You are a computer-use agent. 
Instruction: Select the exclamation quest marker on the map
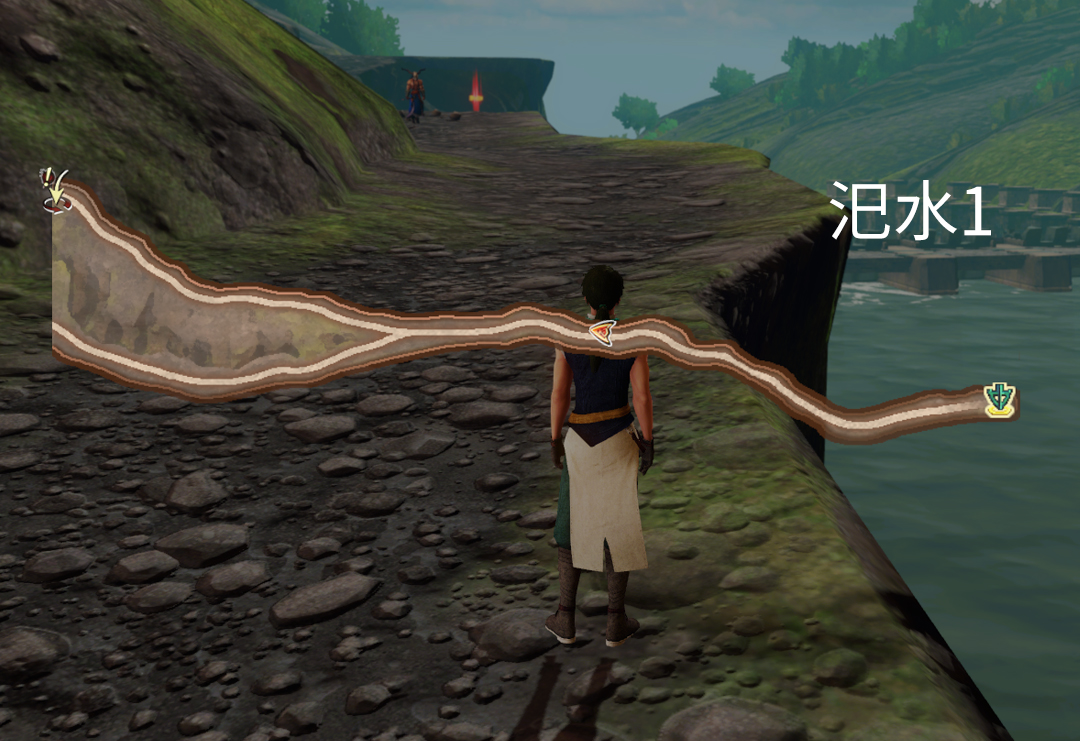point(54,189)
